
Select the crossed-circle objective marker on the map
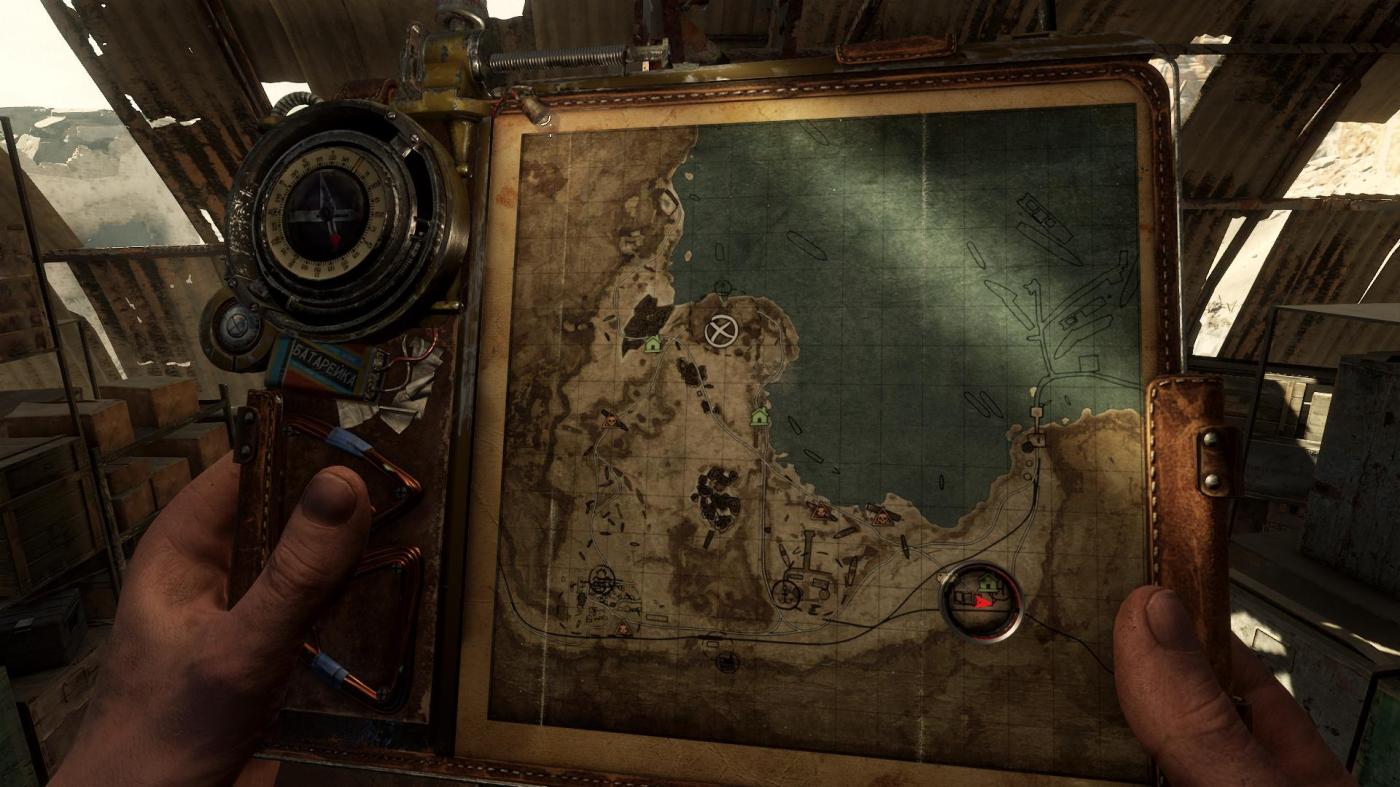coord(719,331)
